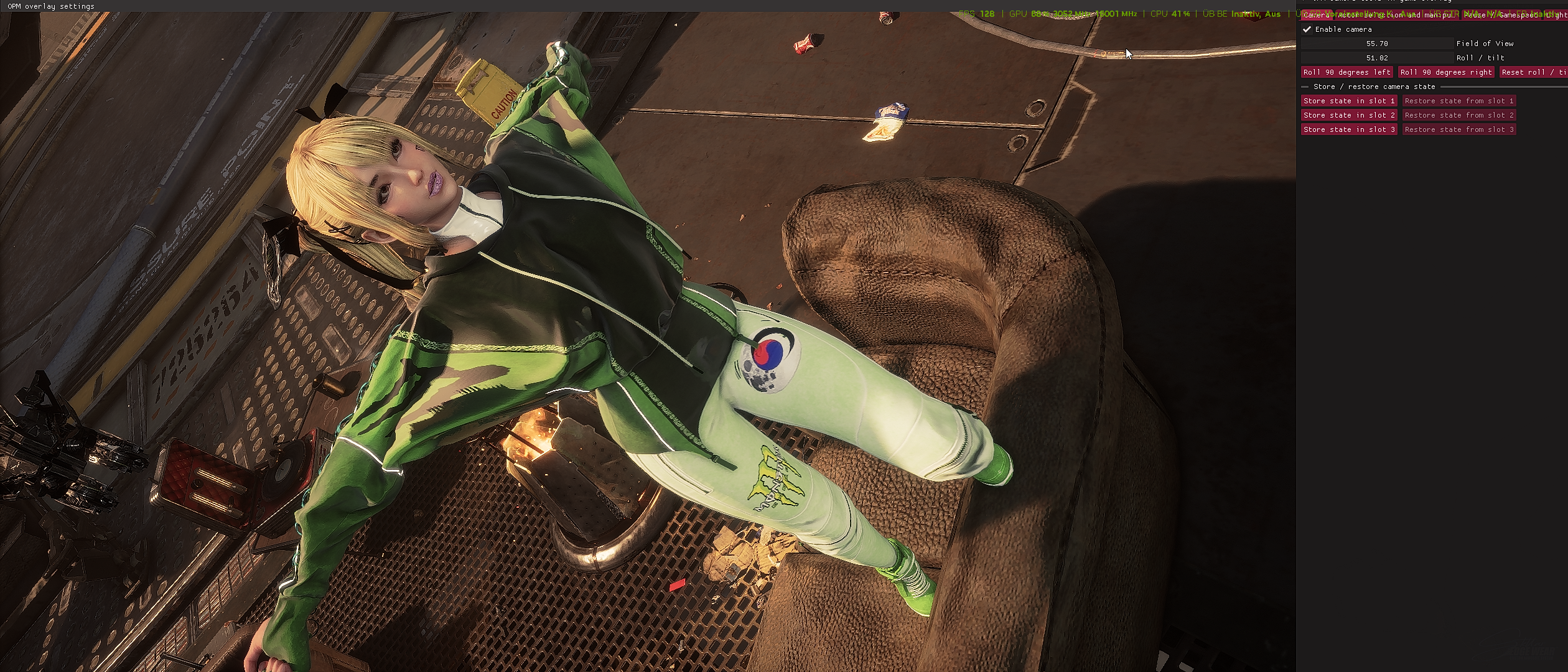Collapse the Store / restore camera state section
Viewport: 1568px width, 672px height.
coord(1305,86)
